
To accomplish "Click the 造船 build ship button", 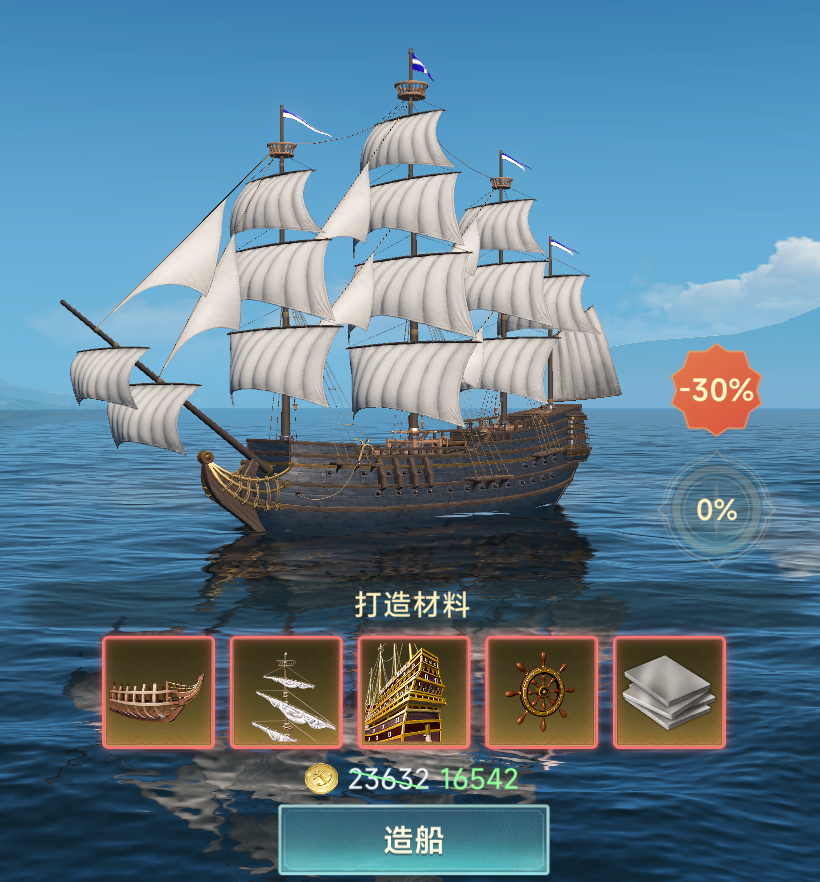I will point(413,840).
